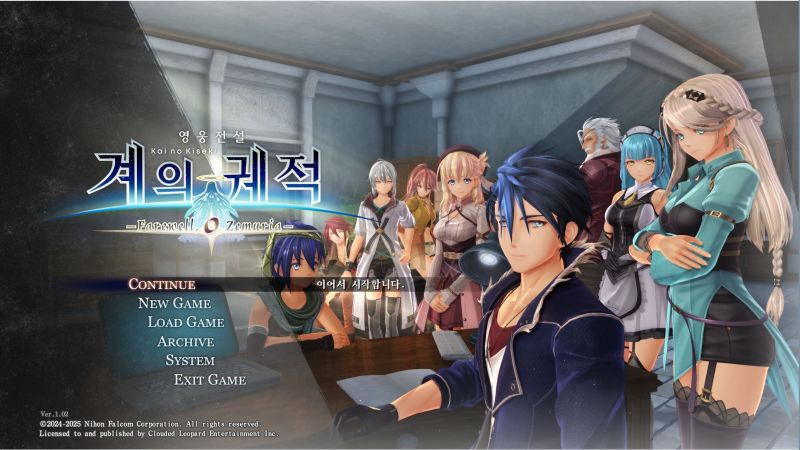Open the Load Game menu
The width and height of the screenshot is (800, 450).
(x=185, y=322)
